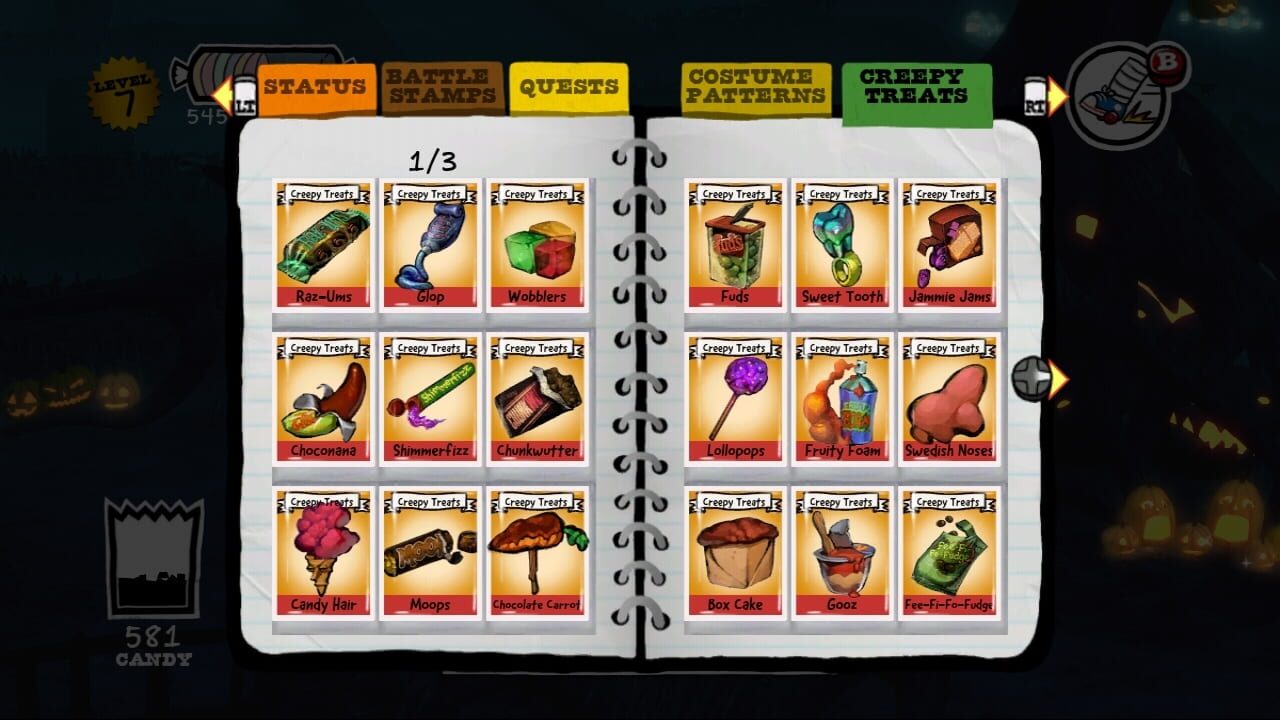Select the Sweet Tooth card
This screenshot has height=720, width=1280.
840,247
